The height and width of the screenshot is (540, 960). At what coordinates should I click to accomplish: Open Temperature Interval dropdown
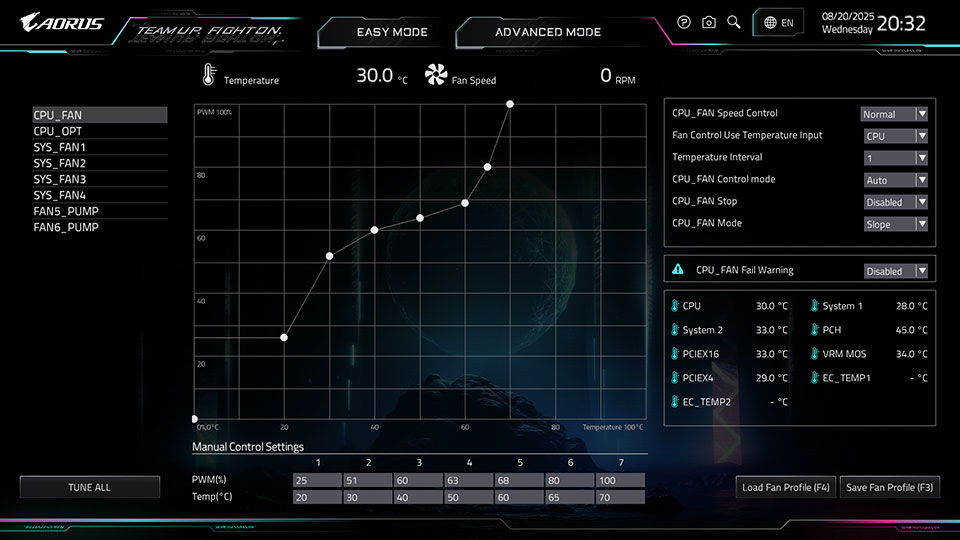pos(896,158)
